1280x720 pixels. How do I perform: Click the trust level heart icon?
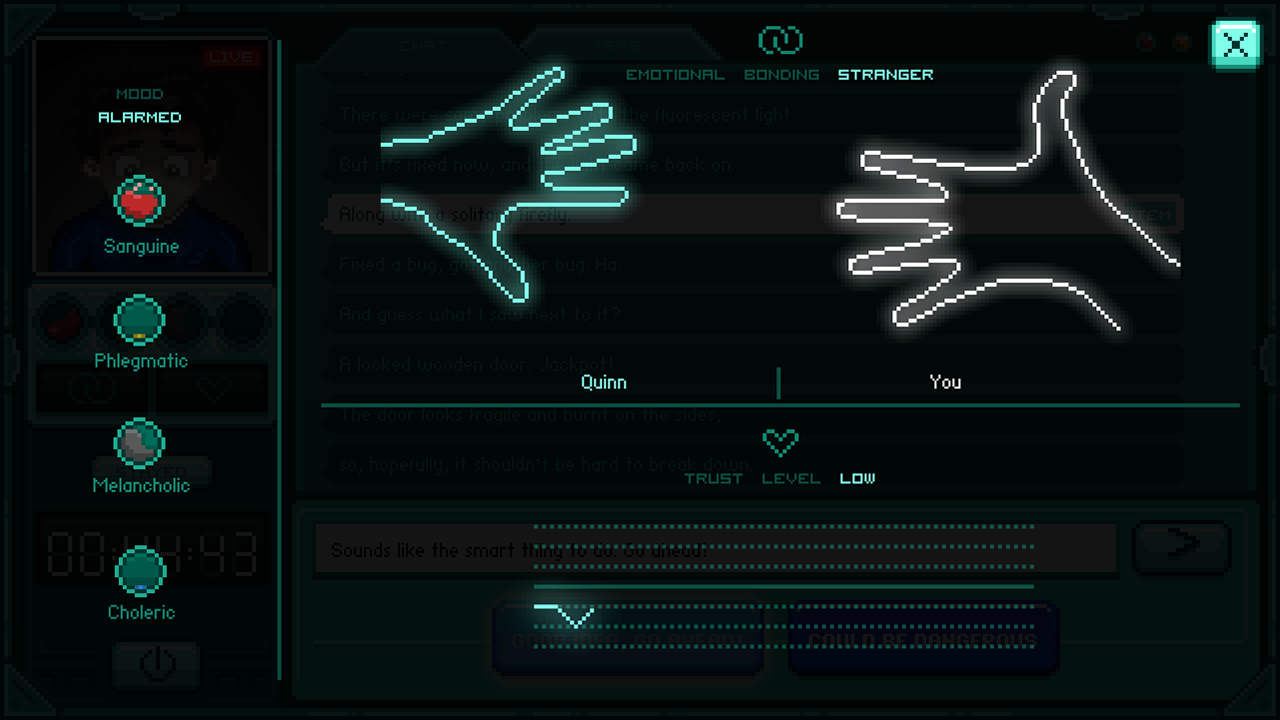coord(781,441)
